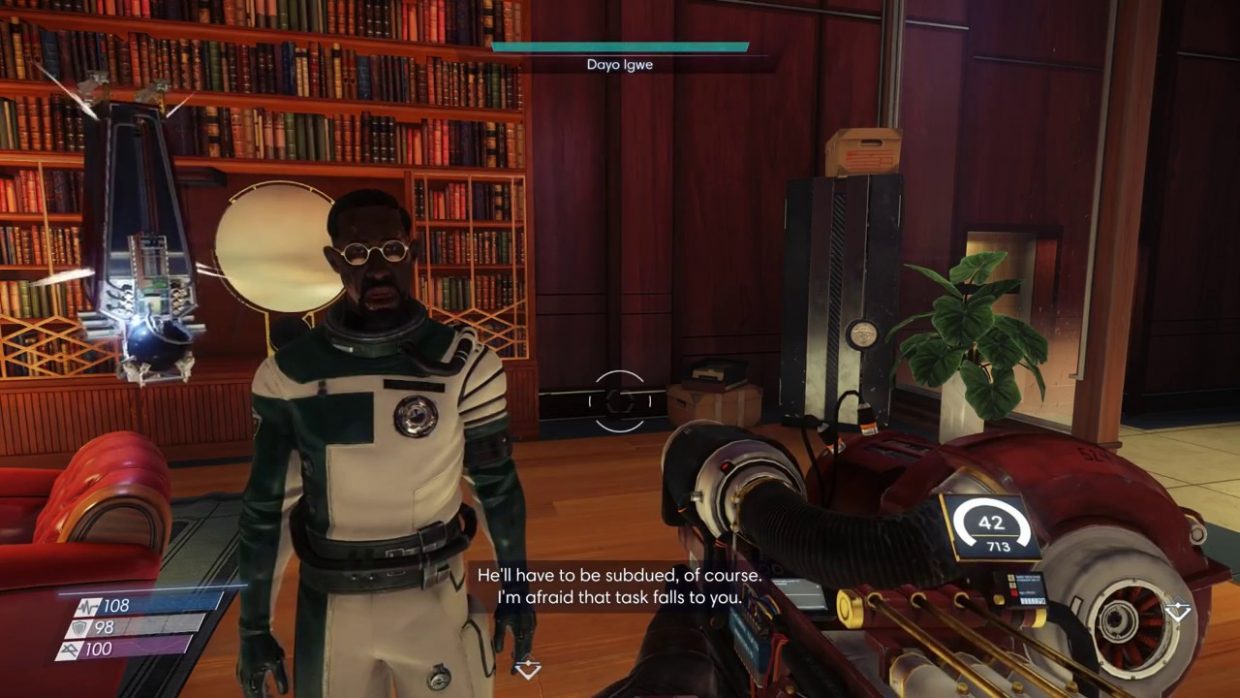1240x698 pixels.
Task: Select the objective marker over the weapon turbine
Action: (1178, 612)
